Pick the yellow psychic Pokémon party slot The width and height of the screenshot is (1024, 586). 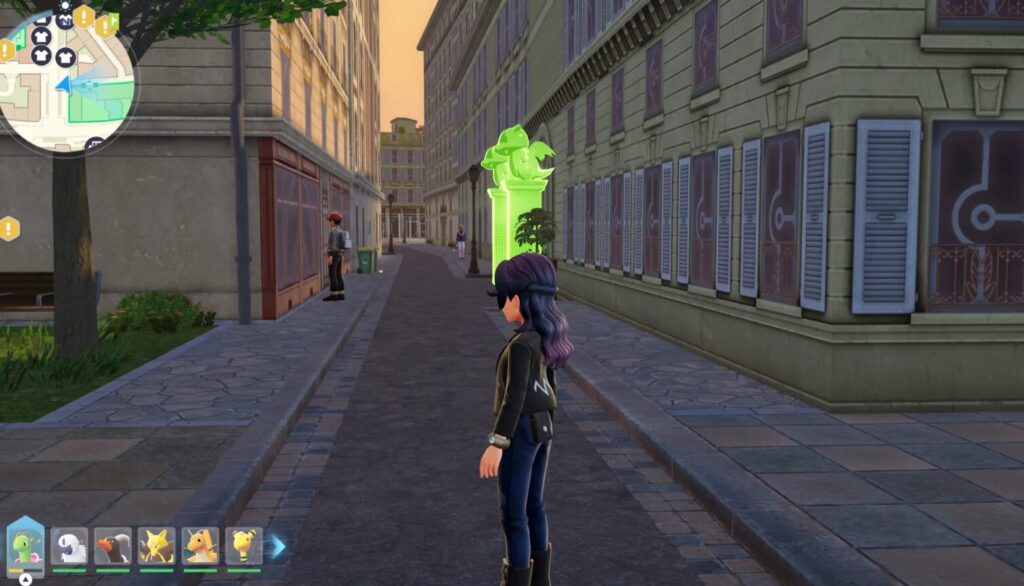tap(156, 547)
